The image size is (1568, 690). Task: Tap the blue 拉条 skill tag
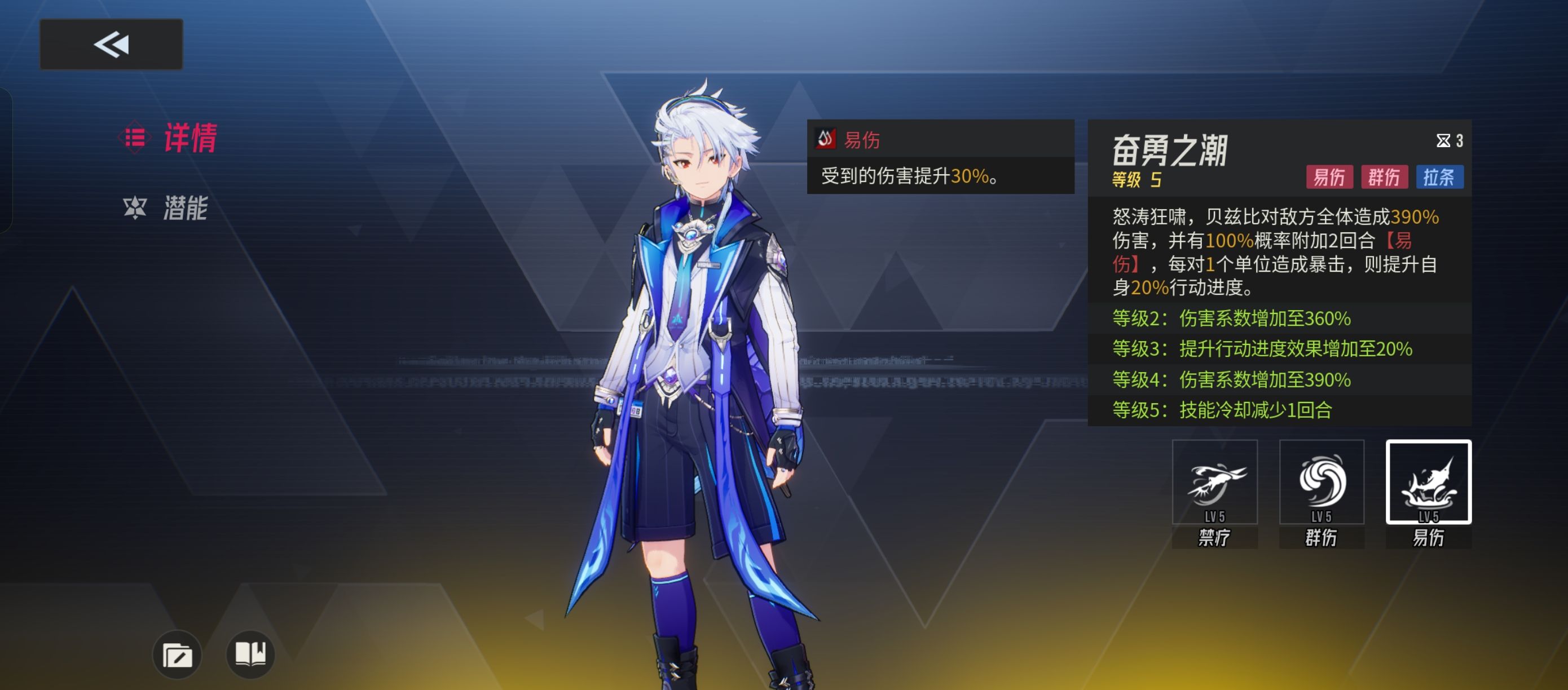(x=1439, y=177)
